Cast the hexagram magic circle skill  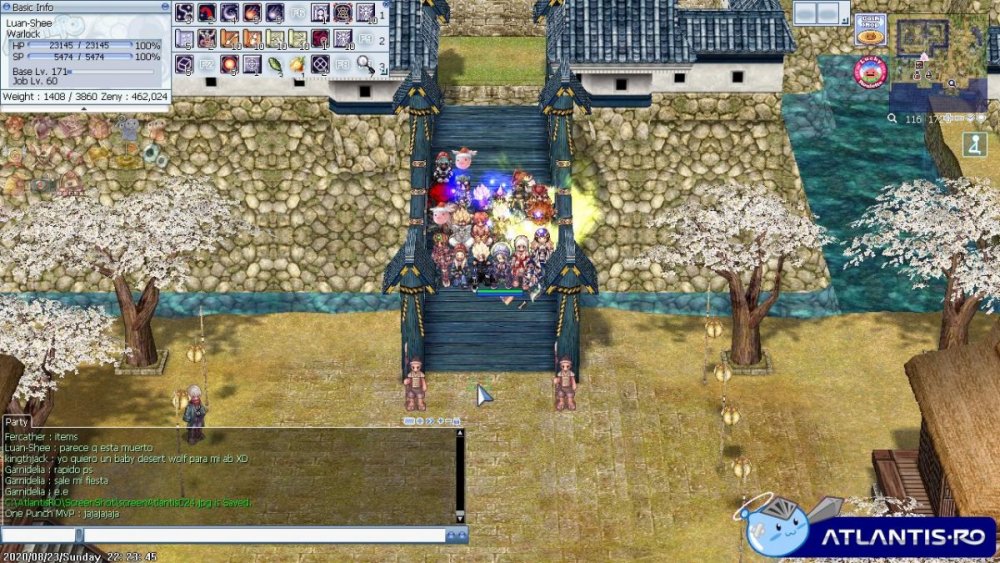point(343,13)
